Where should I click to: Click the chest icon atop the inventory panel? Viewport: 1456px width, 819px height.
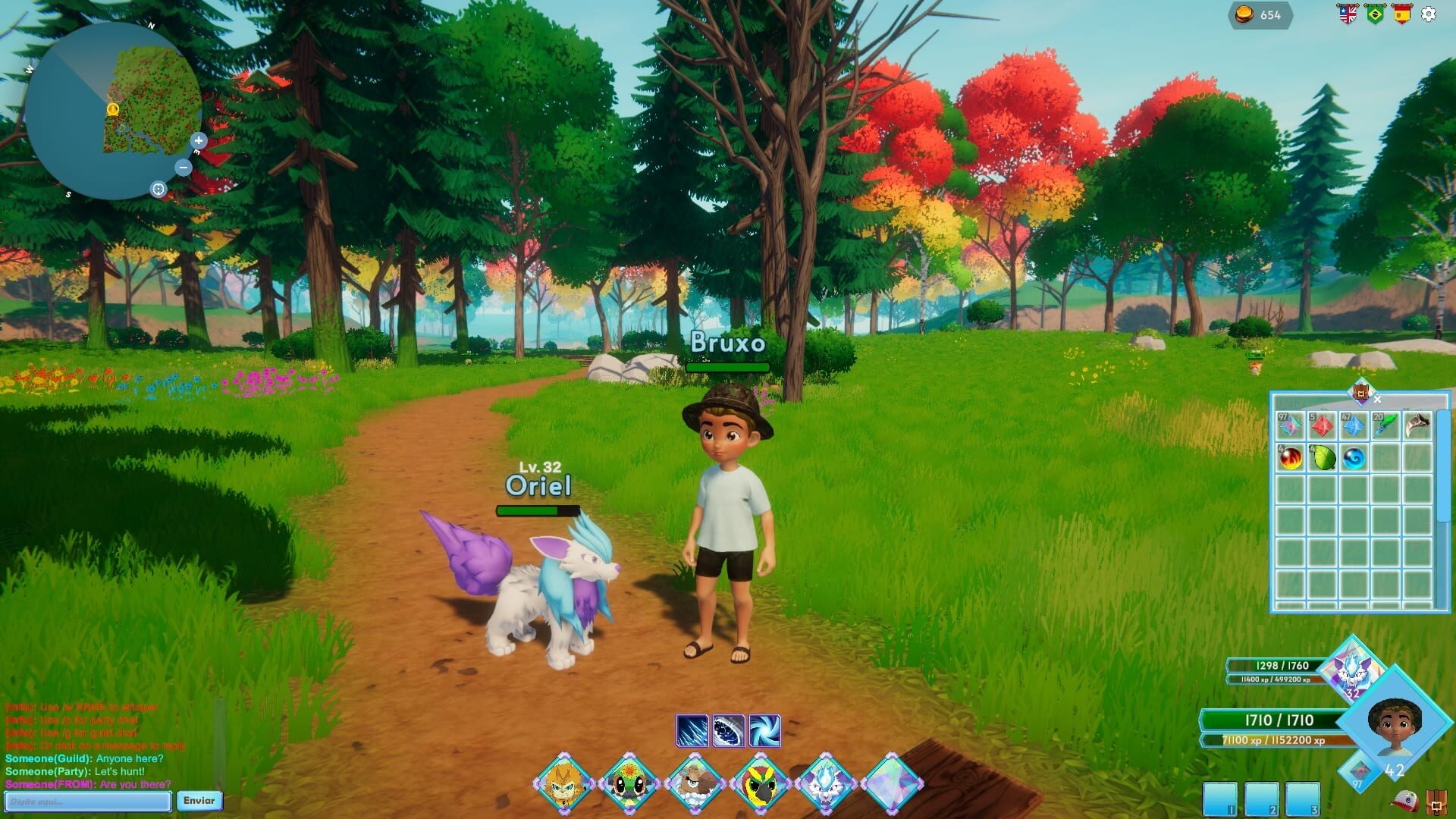[1361, 394]
